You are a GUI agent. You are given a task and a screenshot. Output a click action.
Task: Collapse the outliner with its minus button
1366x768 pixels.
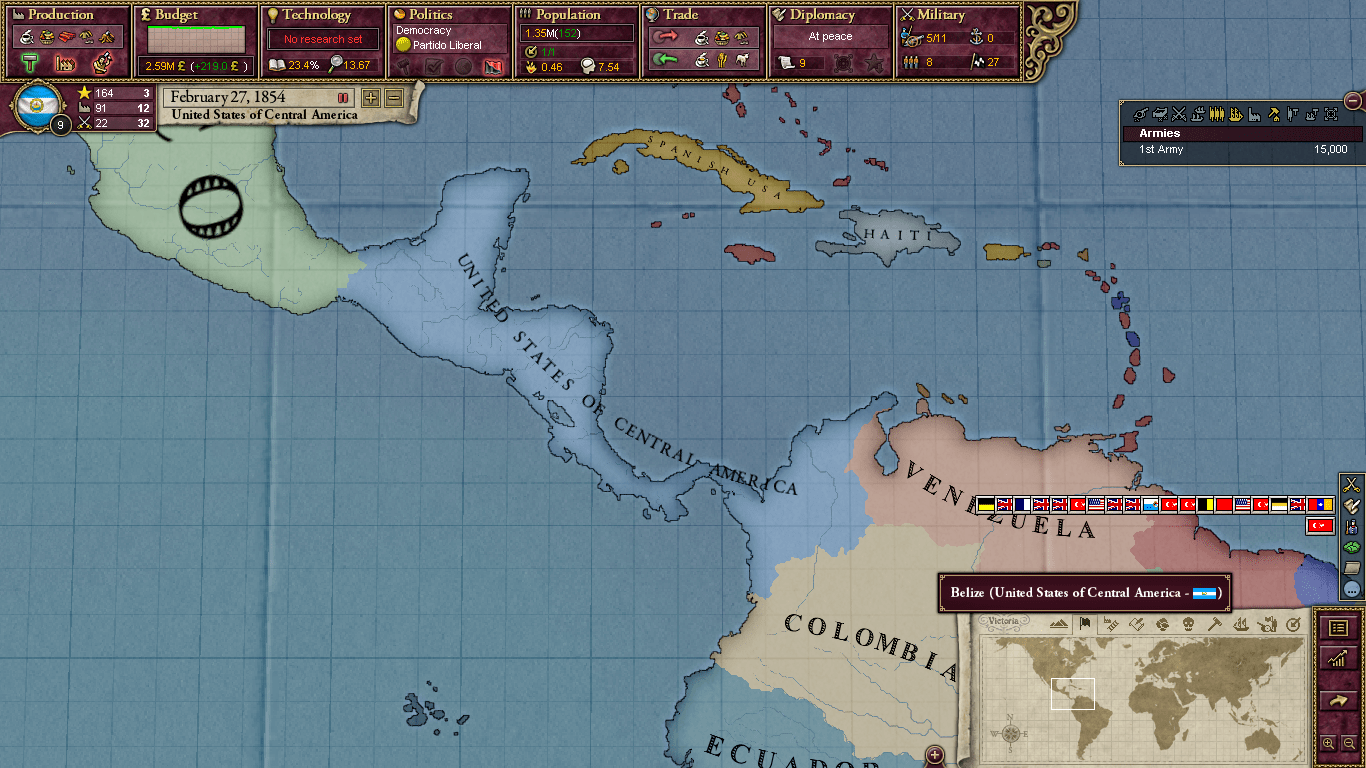tap(1353, 100)
